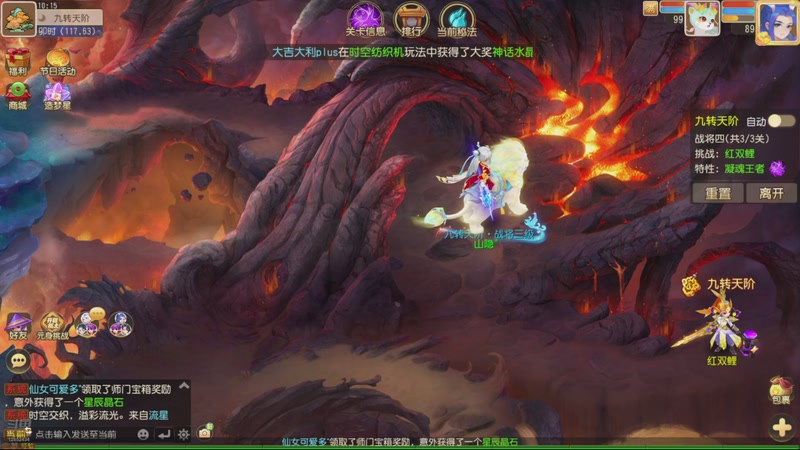The width and height of the screenshot is (800, 450).
Task: Expand the plus menu button
Action: [781, 428]
